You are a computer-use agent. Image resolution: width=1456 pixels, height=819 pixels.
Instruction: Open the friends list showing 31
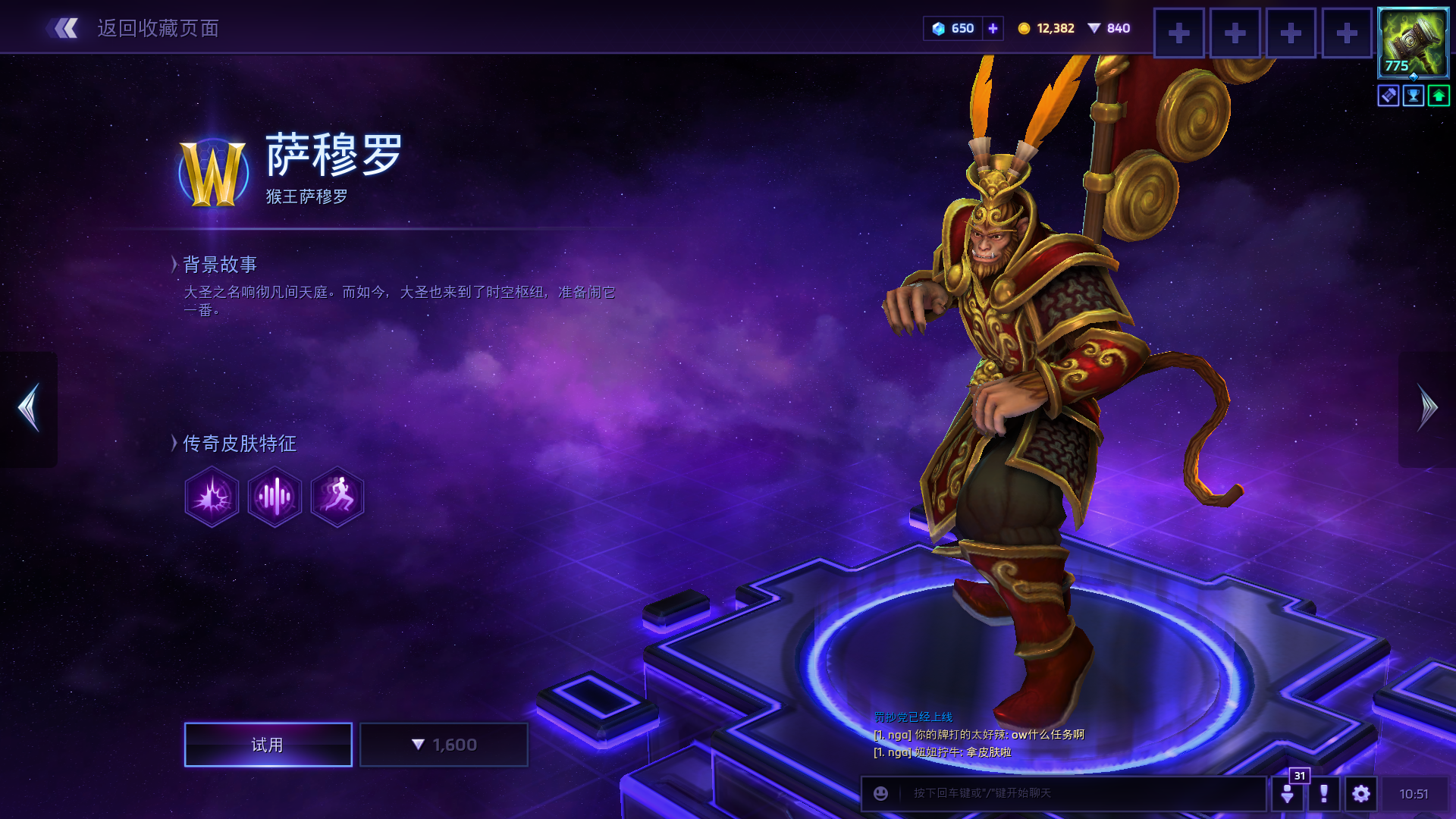click(1288, 793)
